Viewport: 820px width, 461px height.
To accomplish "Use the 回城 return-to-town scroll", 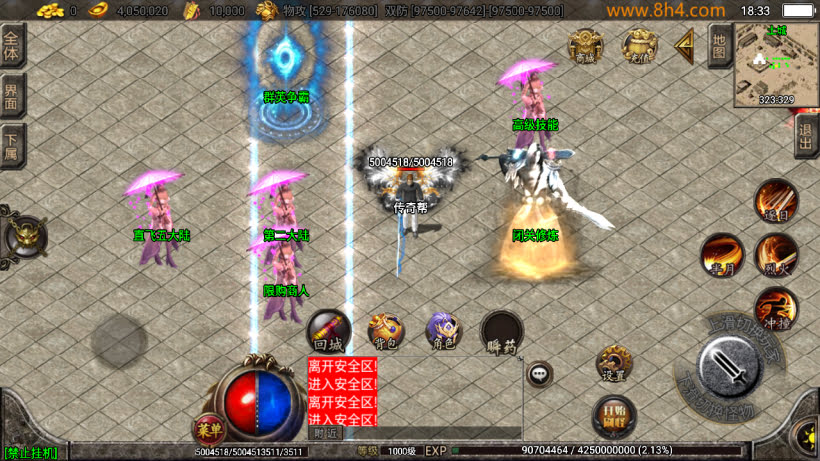I will click(328, 331).
